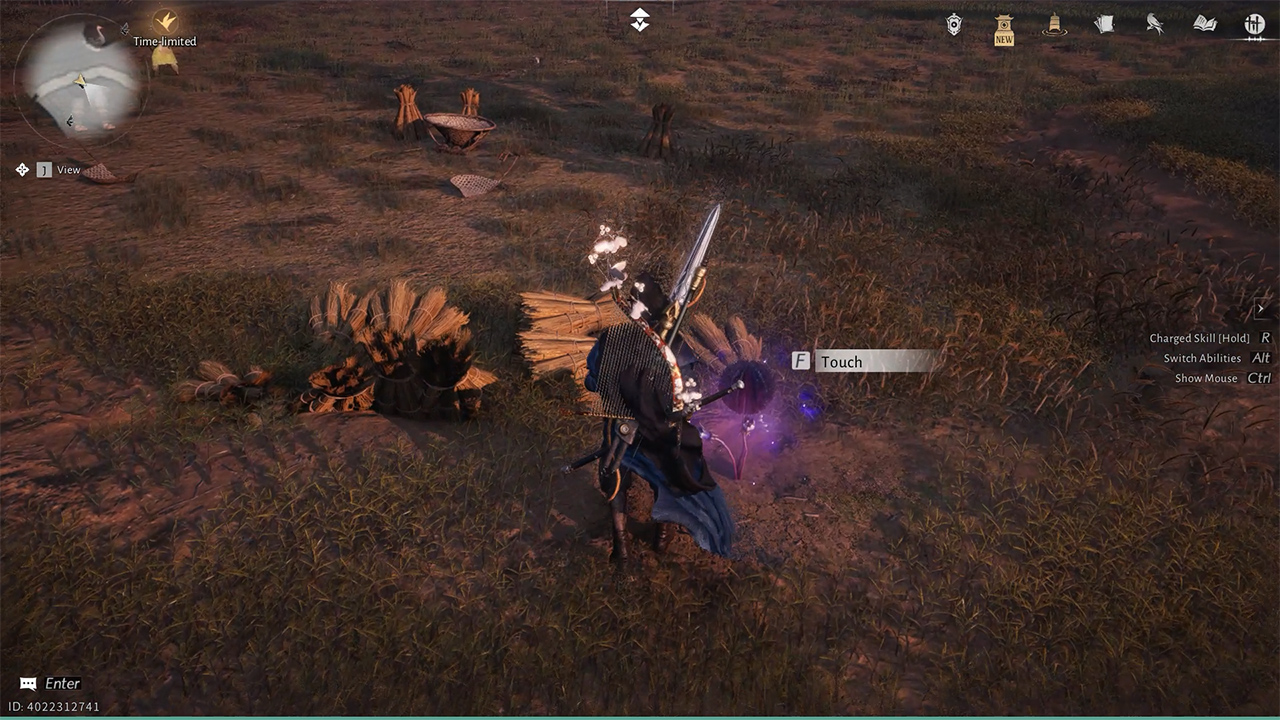
Task: Open the stacked papers icon
Action: tap(1104, 24)
